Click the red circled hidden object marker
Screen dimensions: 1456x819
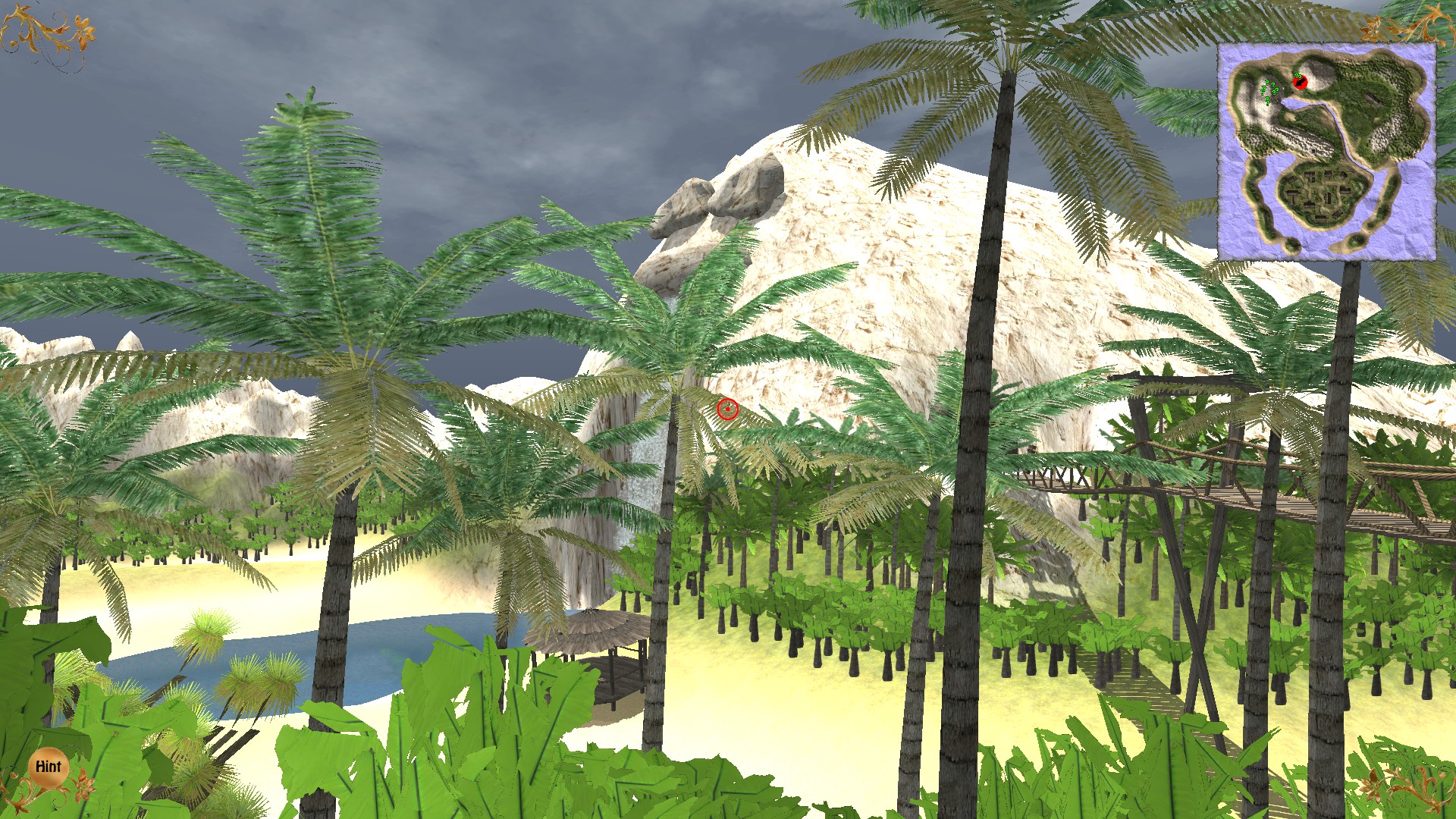tap(727, 409)
